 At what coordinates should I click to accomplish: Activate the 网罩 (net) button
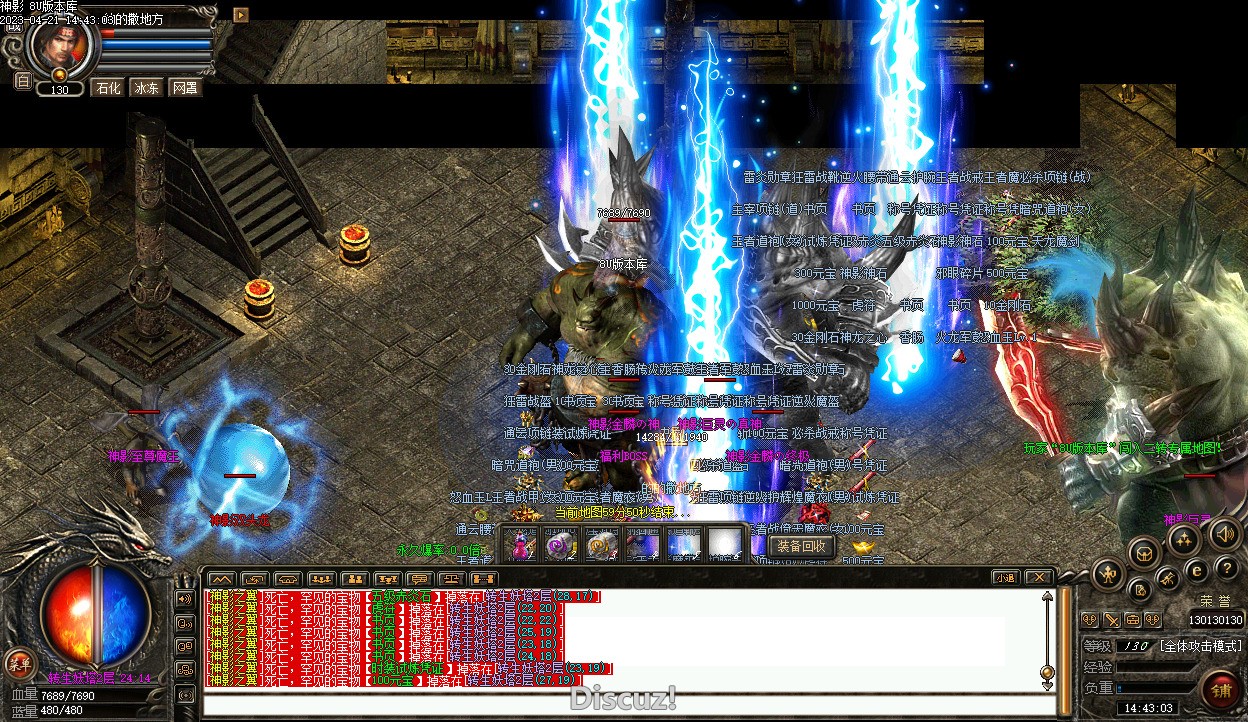(x=185, y=88)
